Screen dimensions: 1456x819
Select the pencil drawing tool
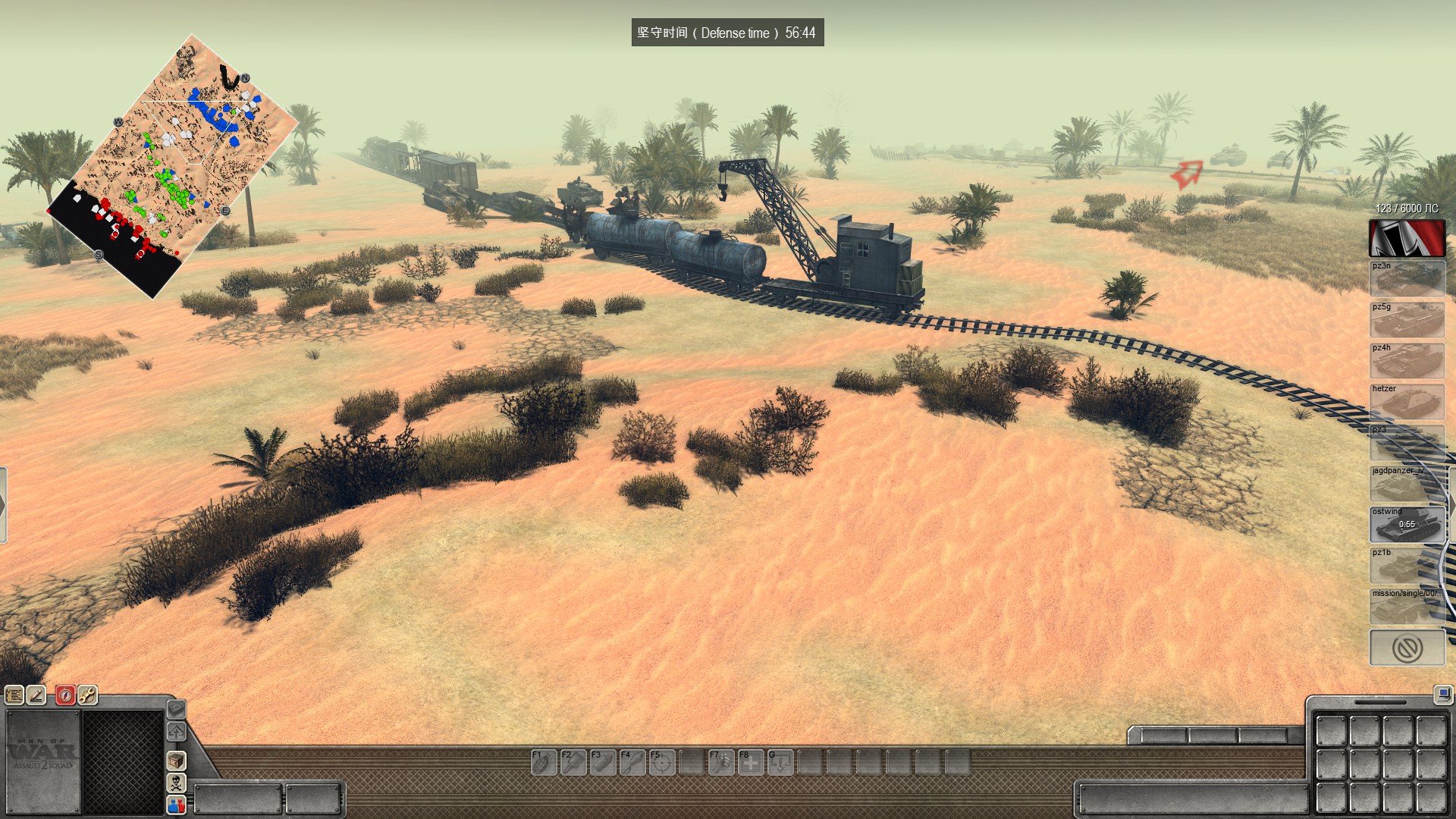pos(36,695)
